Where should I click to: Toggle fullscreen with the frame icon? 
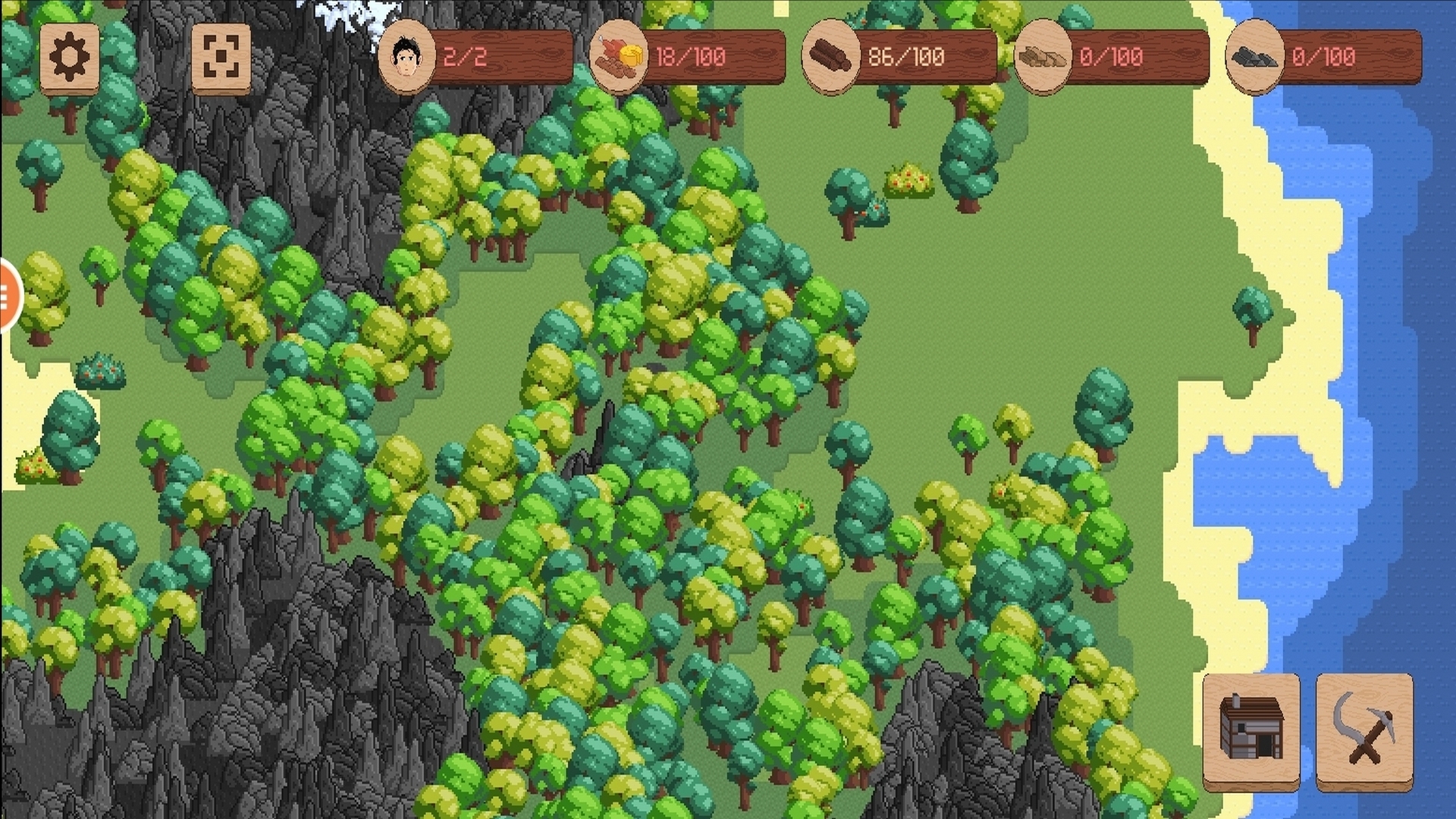coord(221,57)
